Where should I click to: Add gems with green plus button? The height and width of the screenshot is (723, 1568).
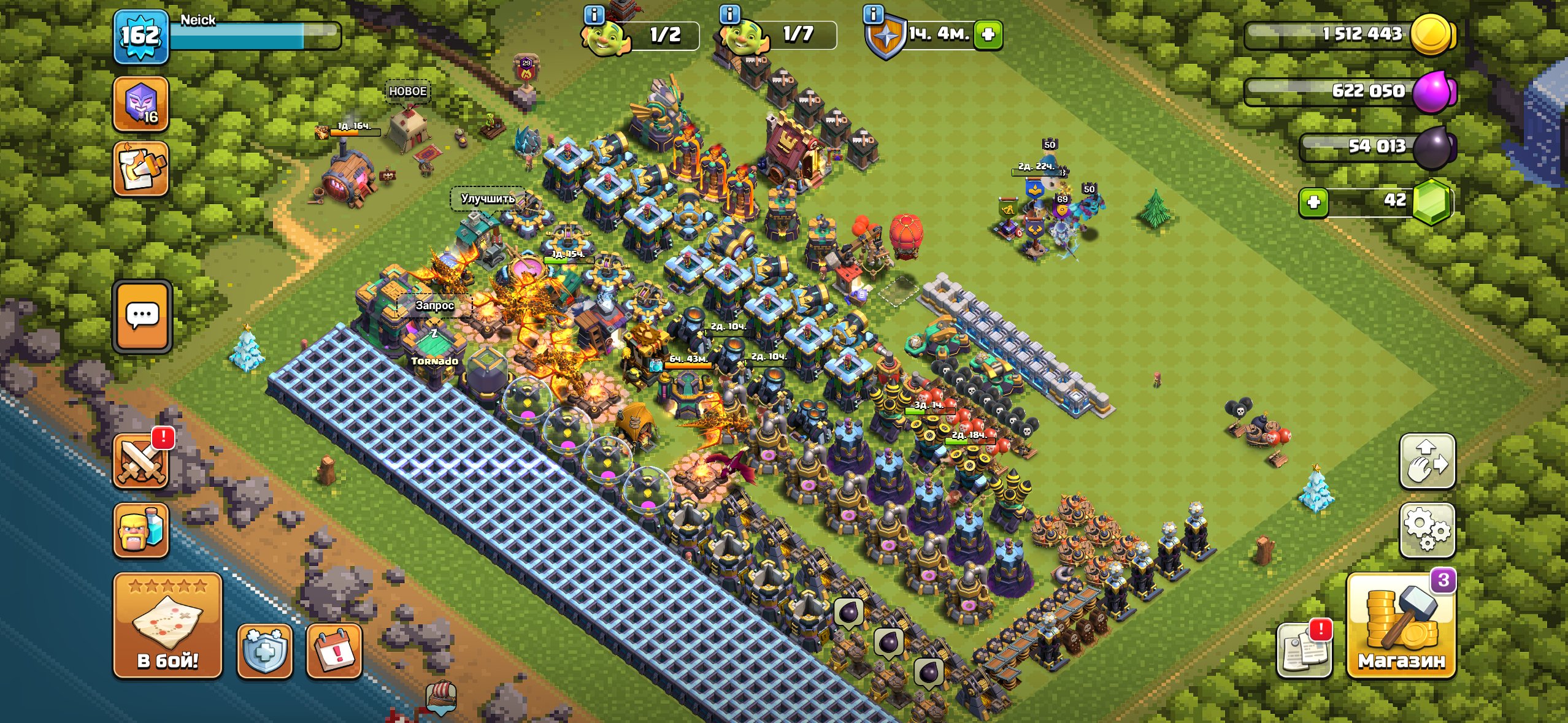1313,202
